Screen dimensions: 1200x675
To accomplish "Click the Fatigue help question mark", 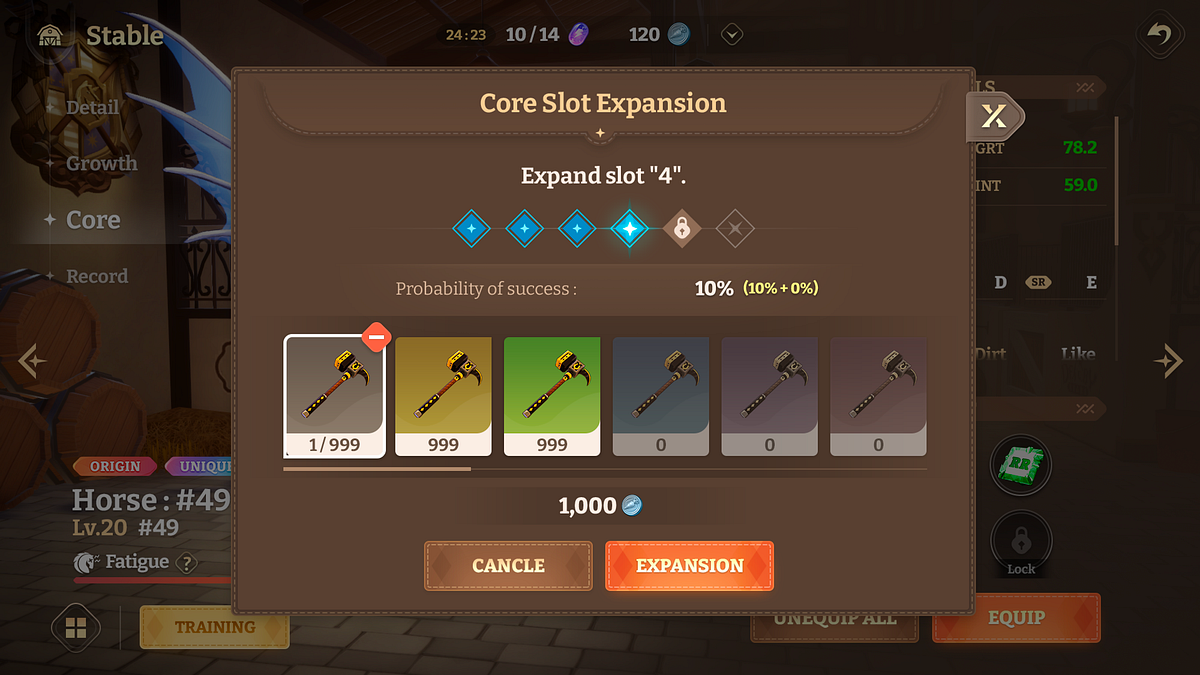I will pos(186,563).
